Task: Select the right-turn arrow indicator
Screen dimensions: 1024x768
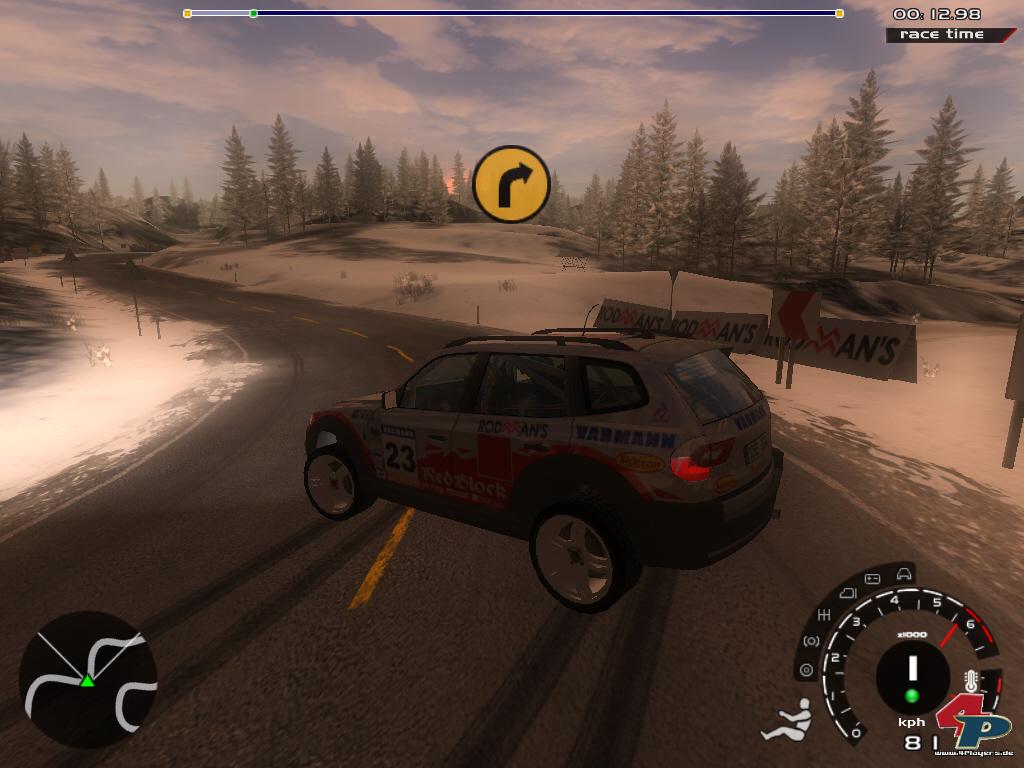Action: [511, 184]
